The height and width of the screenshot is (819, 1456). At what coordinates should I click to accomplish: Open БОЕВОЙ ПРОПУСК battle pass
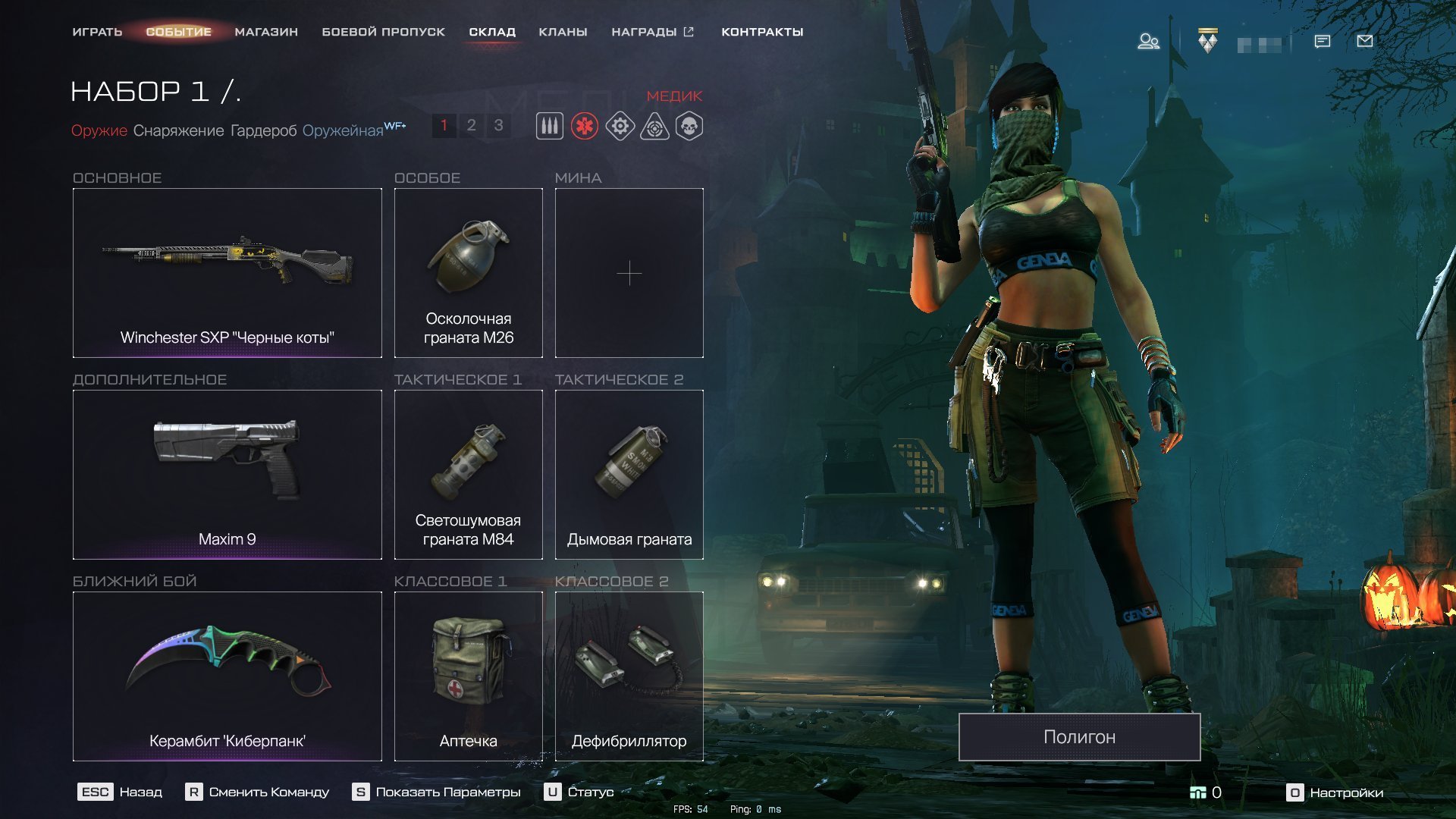point(383,32)
